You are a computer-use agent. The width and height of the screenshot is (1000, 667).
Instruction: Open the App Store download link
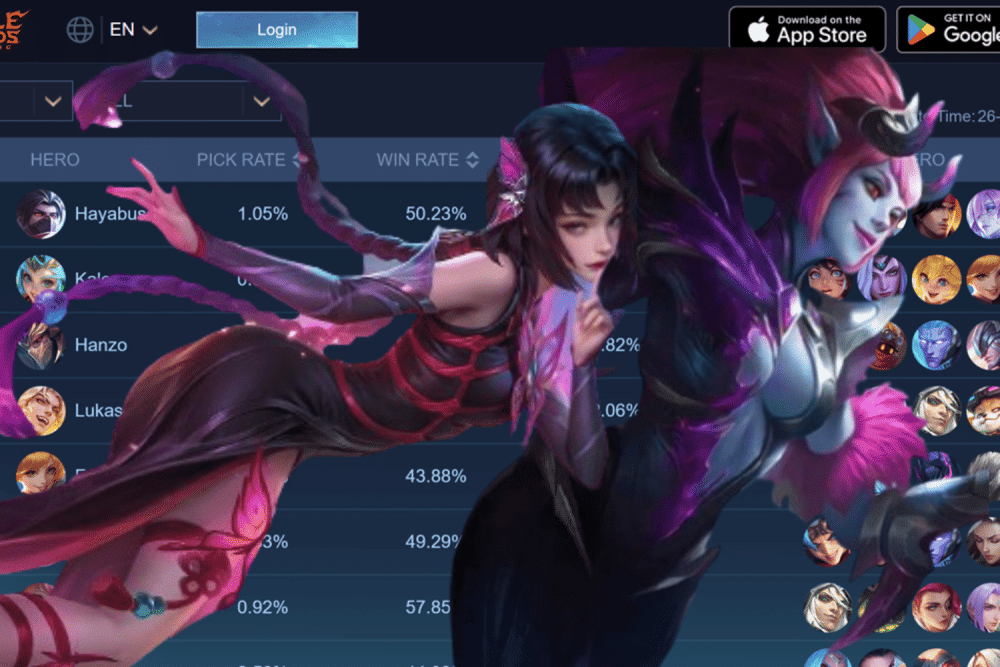[806, 29]
